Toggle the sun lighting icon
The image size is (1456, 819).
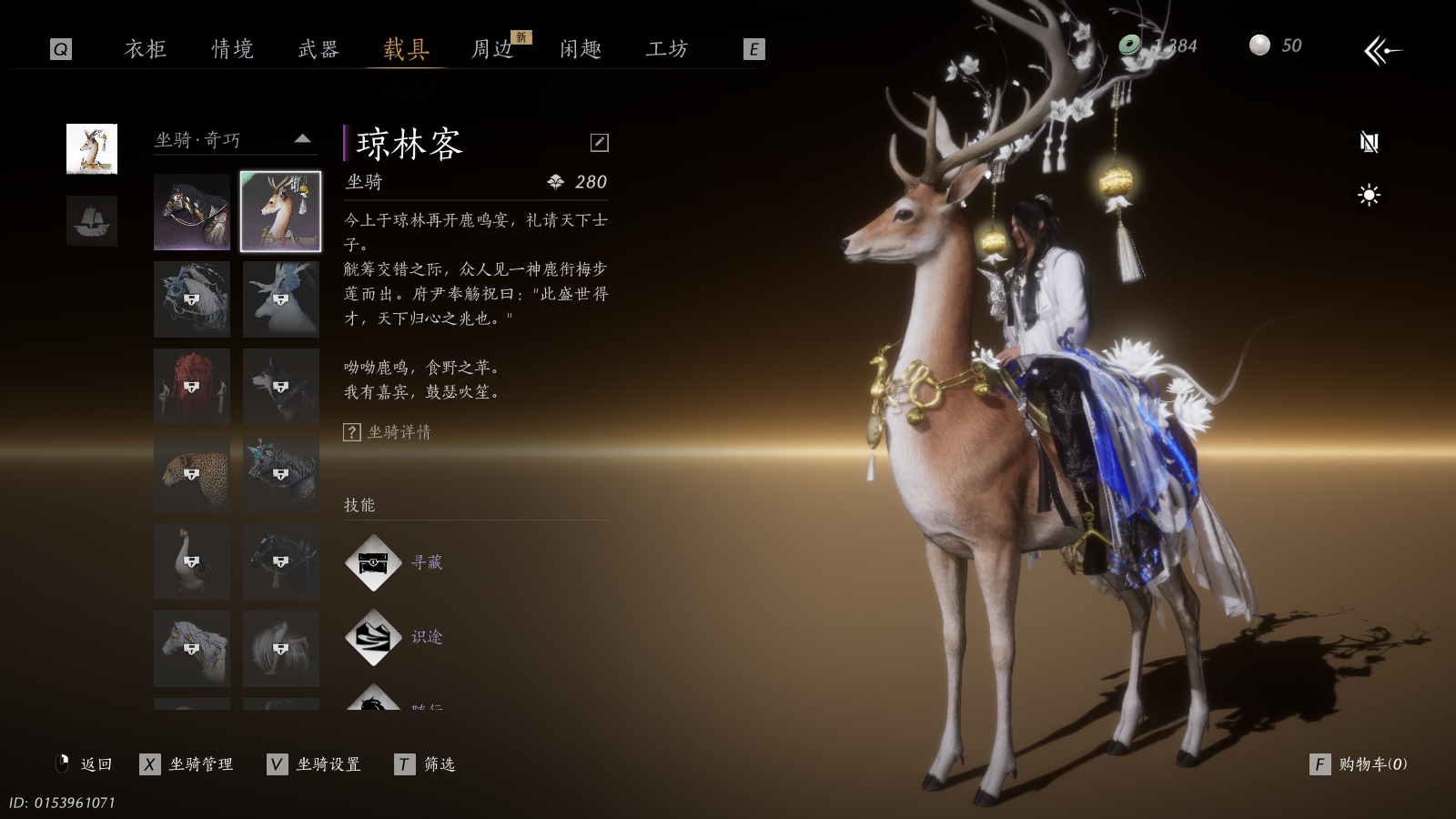tap(1369, 195)
